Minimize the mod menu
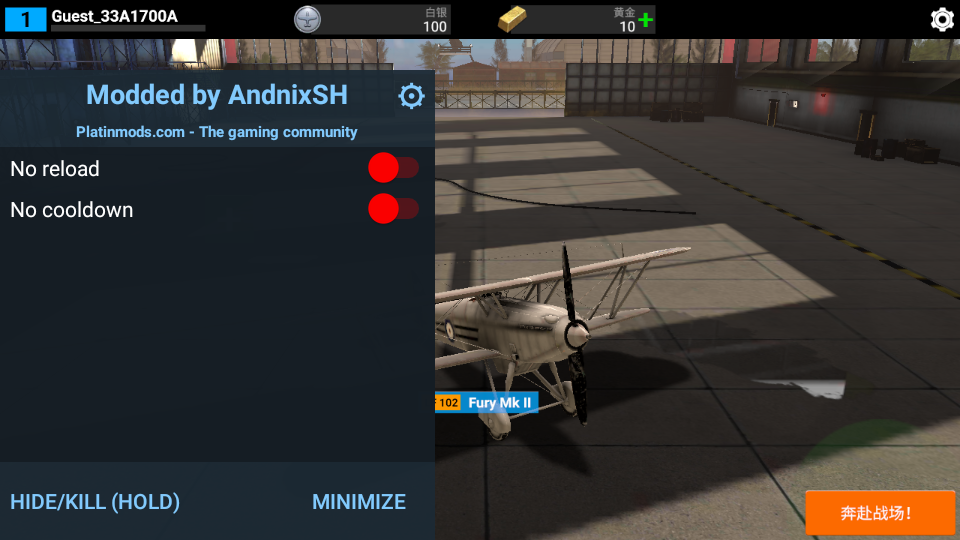 pyautogui.click(x=359, y=502)
